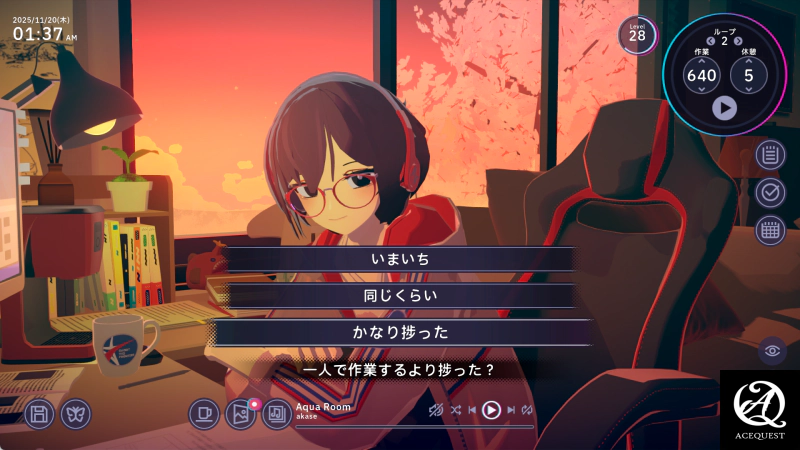The width and height of the screenshot is (800, 450).
Task: Lower the 作業 work minutes
Action: point(702,90)
